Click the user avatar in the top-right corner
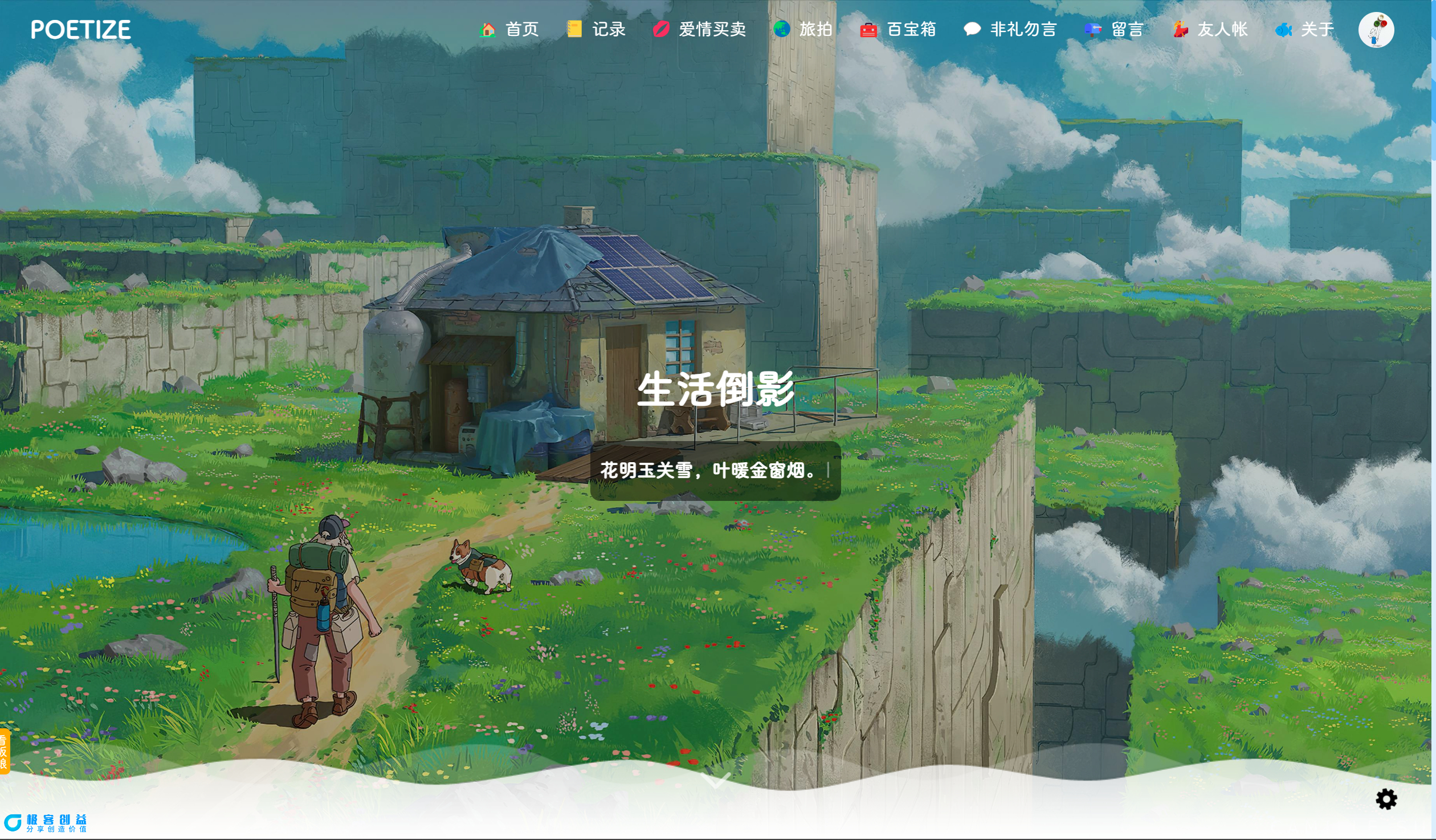 tap(1377, 30)
